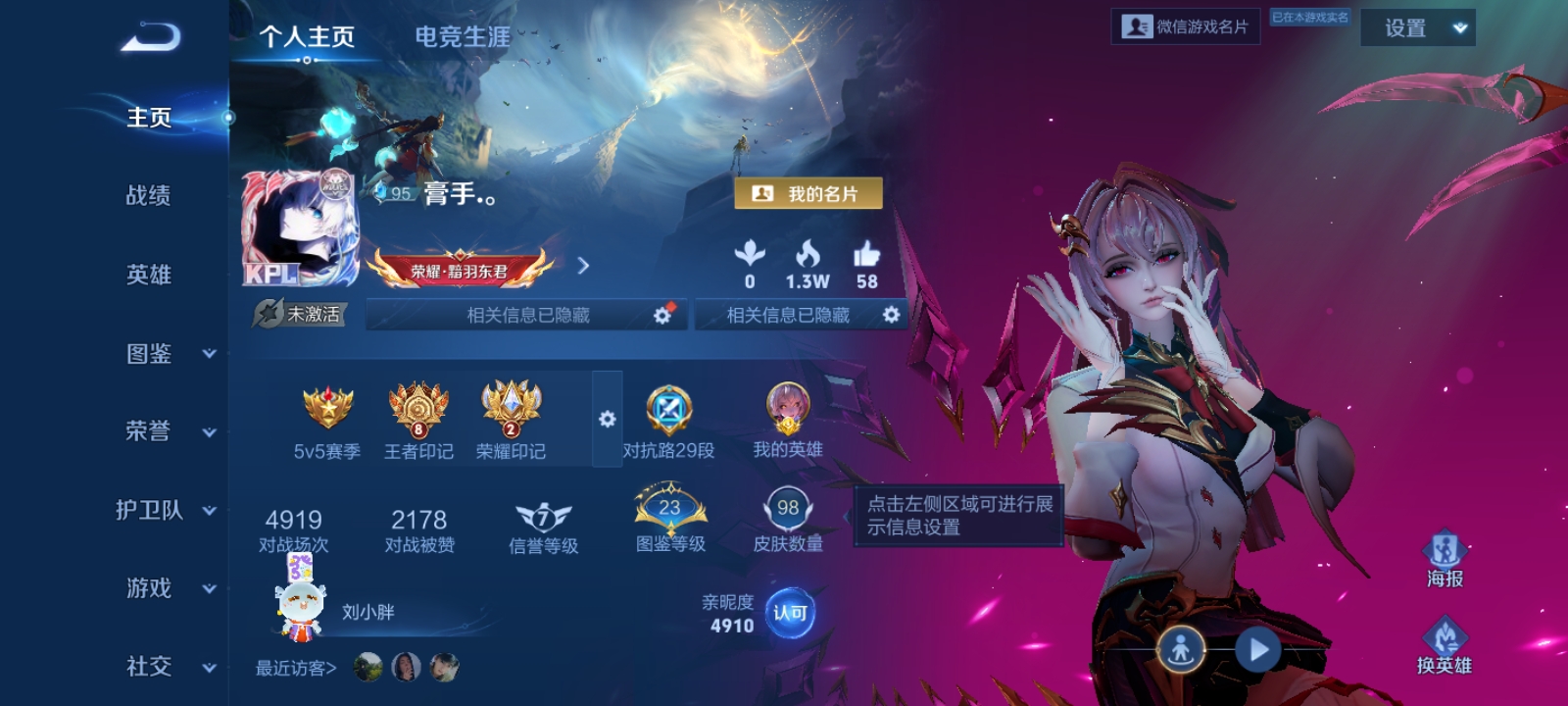The image size is (1568, 706).
Task: Open the 设置 dropdown at top right
Action: [x=1417, y=28]
